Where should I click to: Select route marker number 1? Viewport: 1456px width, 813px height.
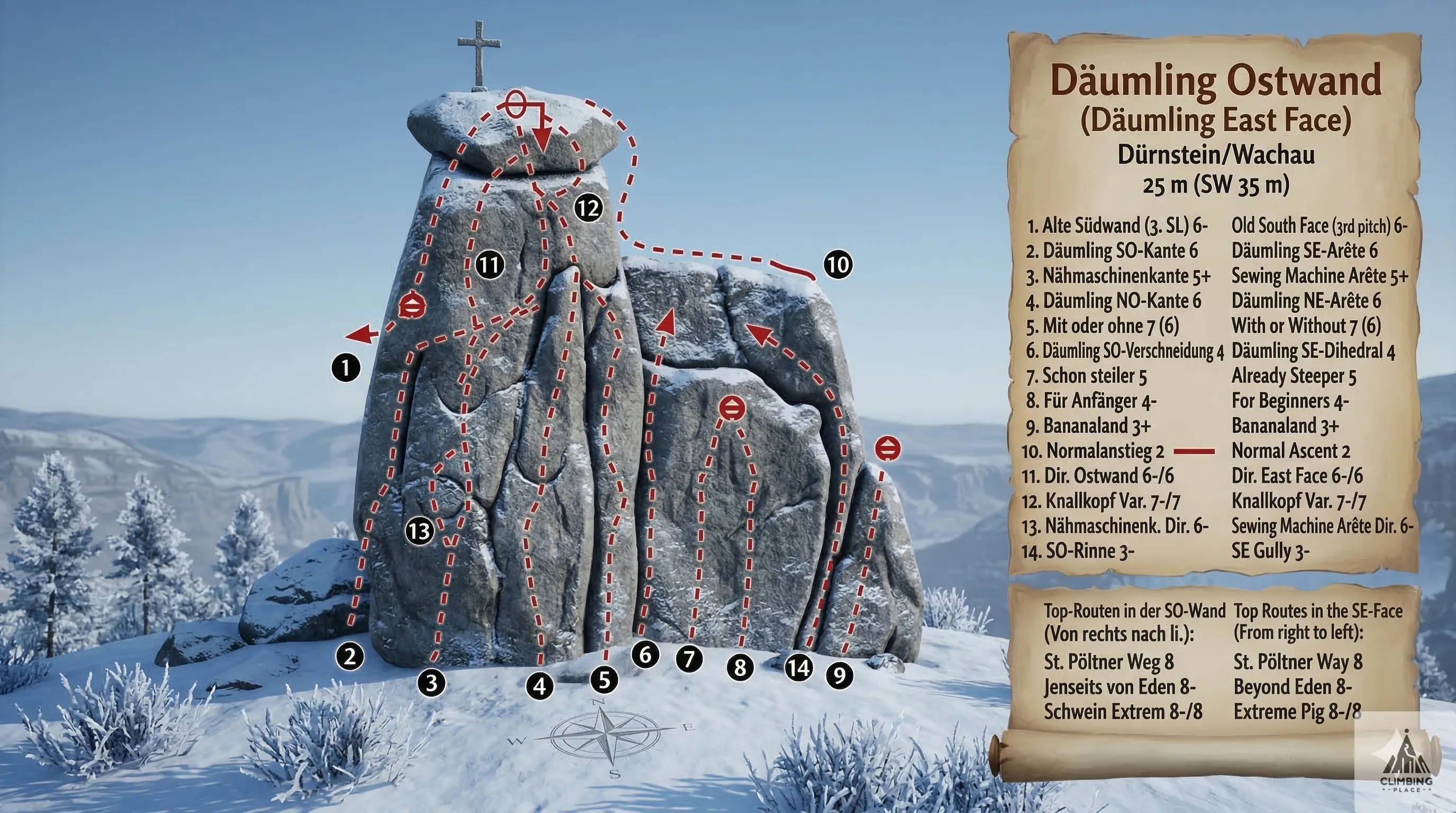[x=346, y=368]
